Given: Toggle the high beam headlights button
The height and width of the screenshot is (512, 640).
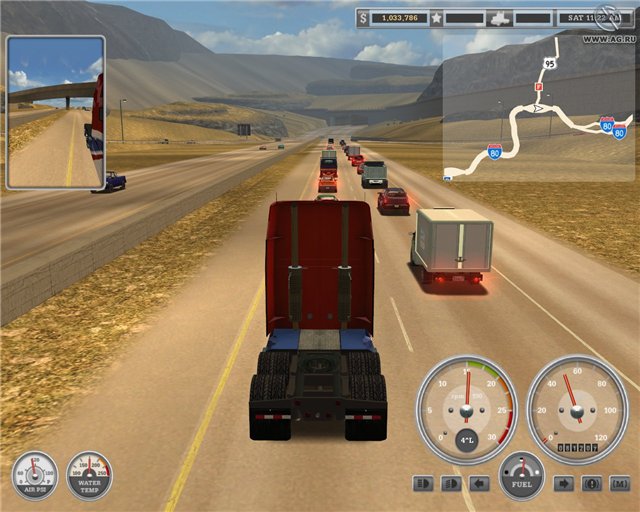Looking at the screenshot, I should pyautogui.click(x=422, y=484).
